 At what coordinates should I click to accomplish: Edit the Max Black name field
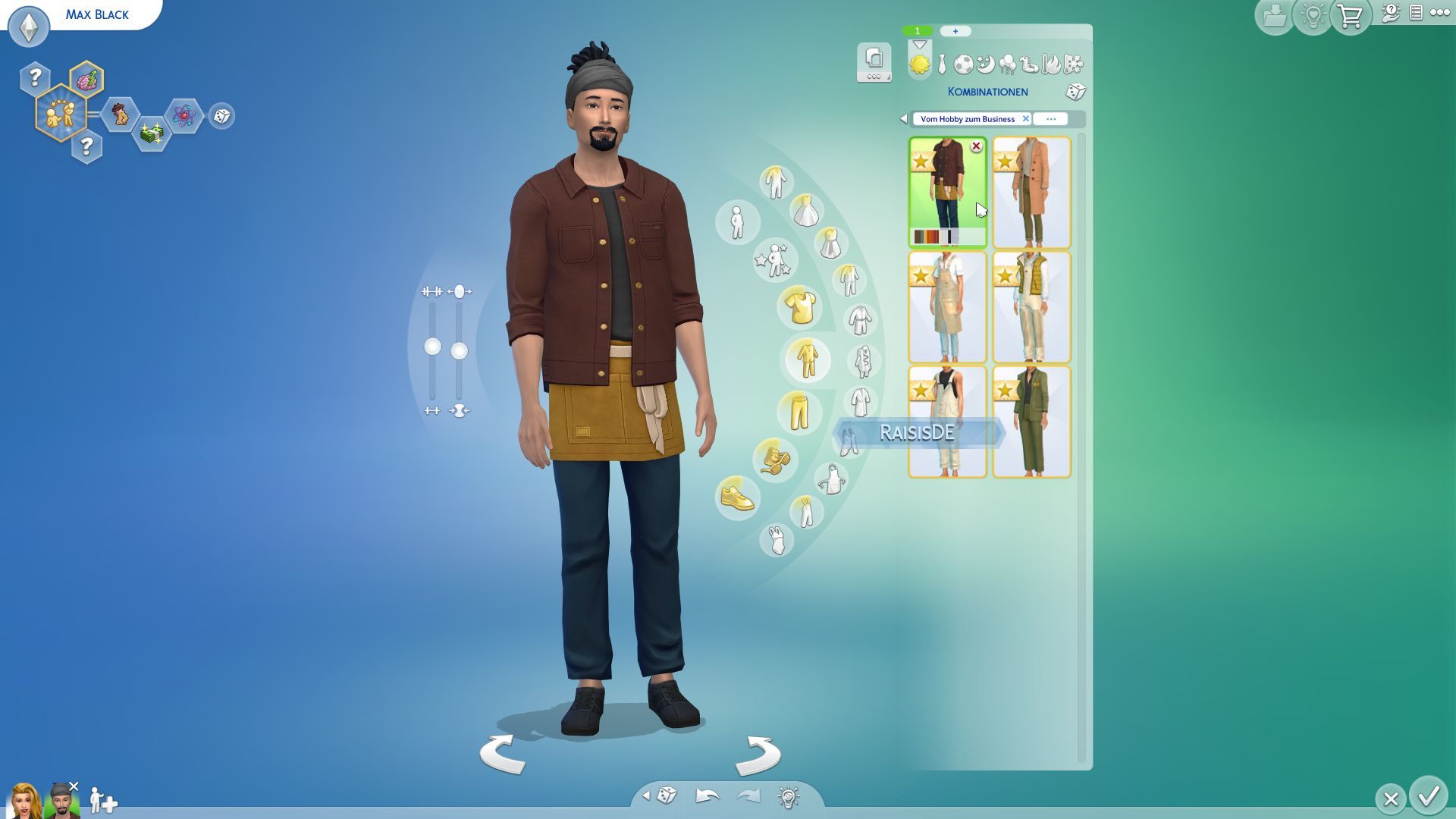(x=97, y=14)
